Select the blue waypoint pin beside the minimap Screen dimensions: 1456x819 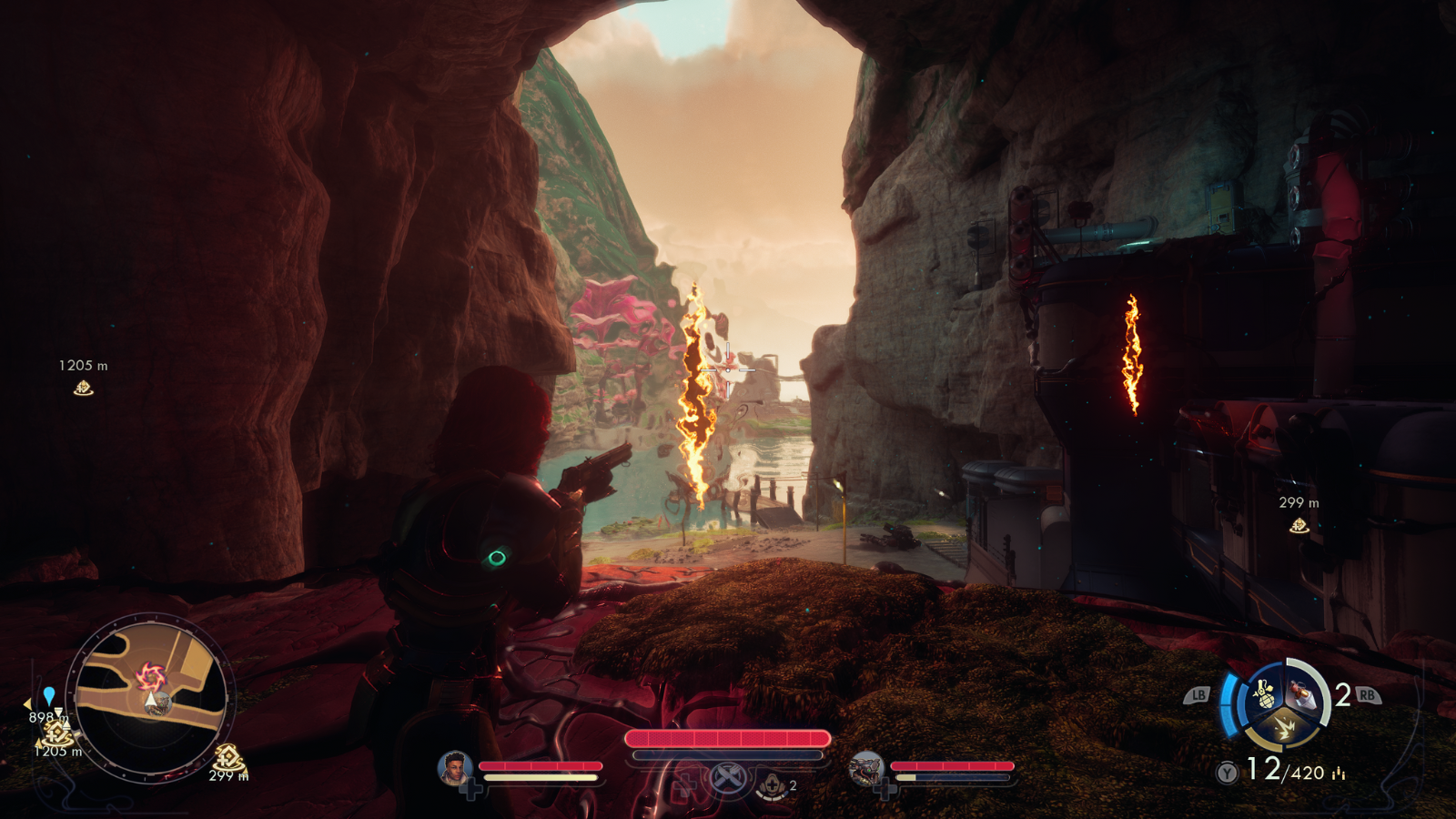(x=49, y=696)
